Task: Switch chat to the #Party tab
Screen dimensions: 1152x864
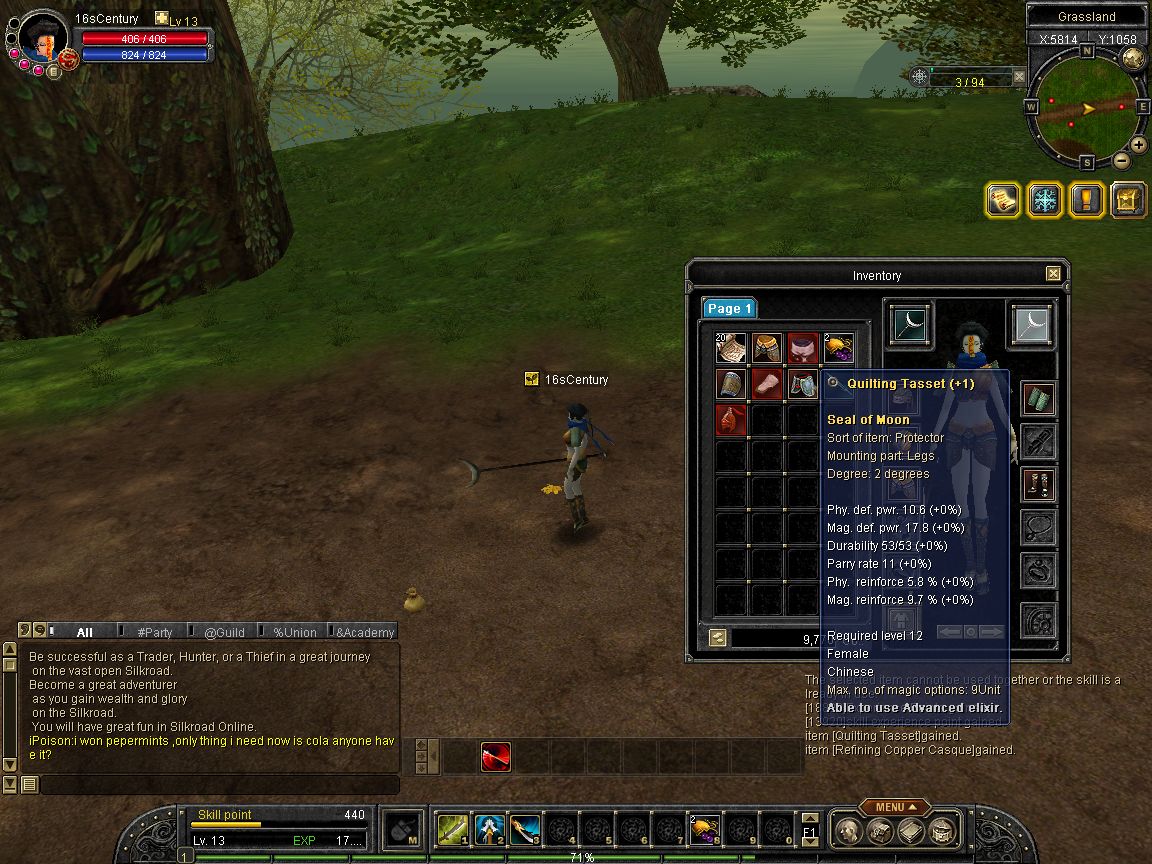Action: click(154, 632)
